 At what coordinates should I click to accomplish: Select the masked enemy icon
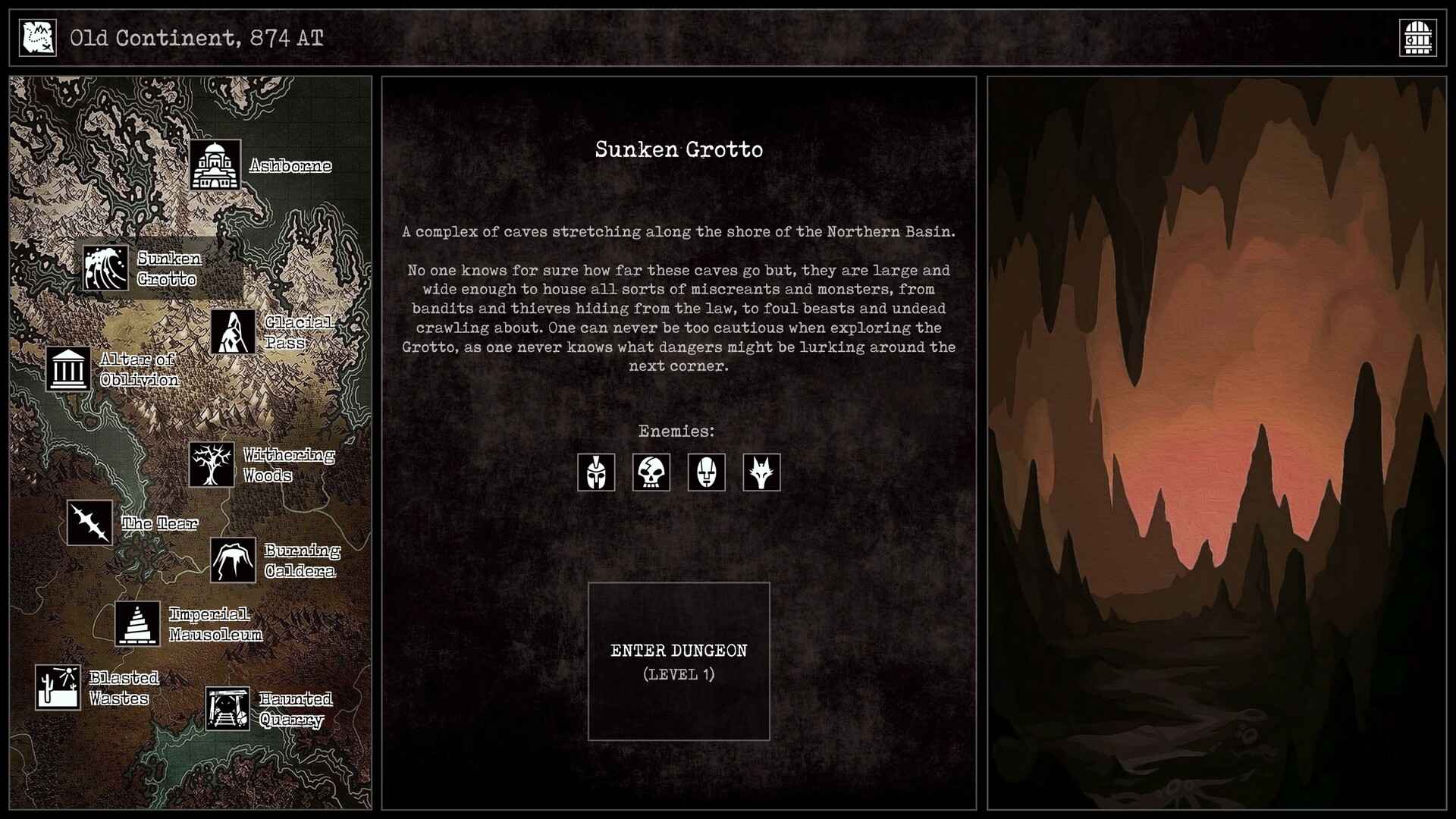pyautogui.click(x=706, y=472)
